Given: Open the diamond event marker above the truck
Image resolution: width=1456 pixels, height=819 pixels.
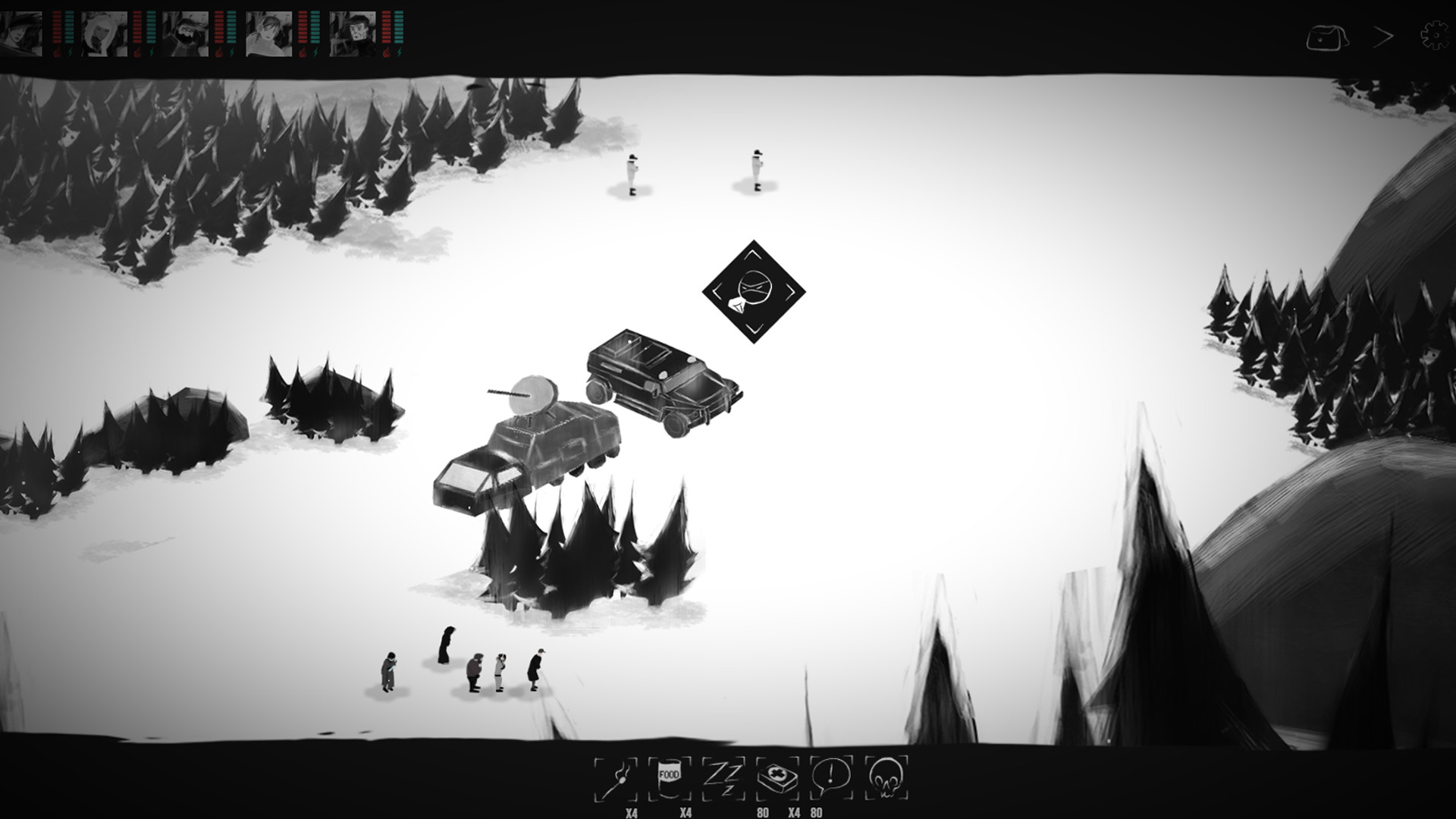Looking at the screenshot, I should pyautogui.click(x=754, y=292).
